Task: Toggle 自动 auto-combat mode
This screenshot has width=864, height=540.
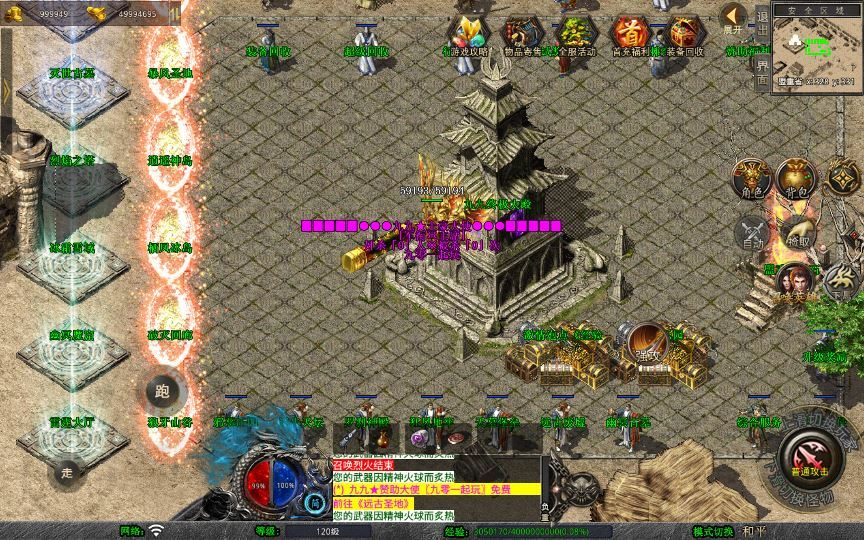Action: [x=752, y=231]
